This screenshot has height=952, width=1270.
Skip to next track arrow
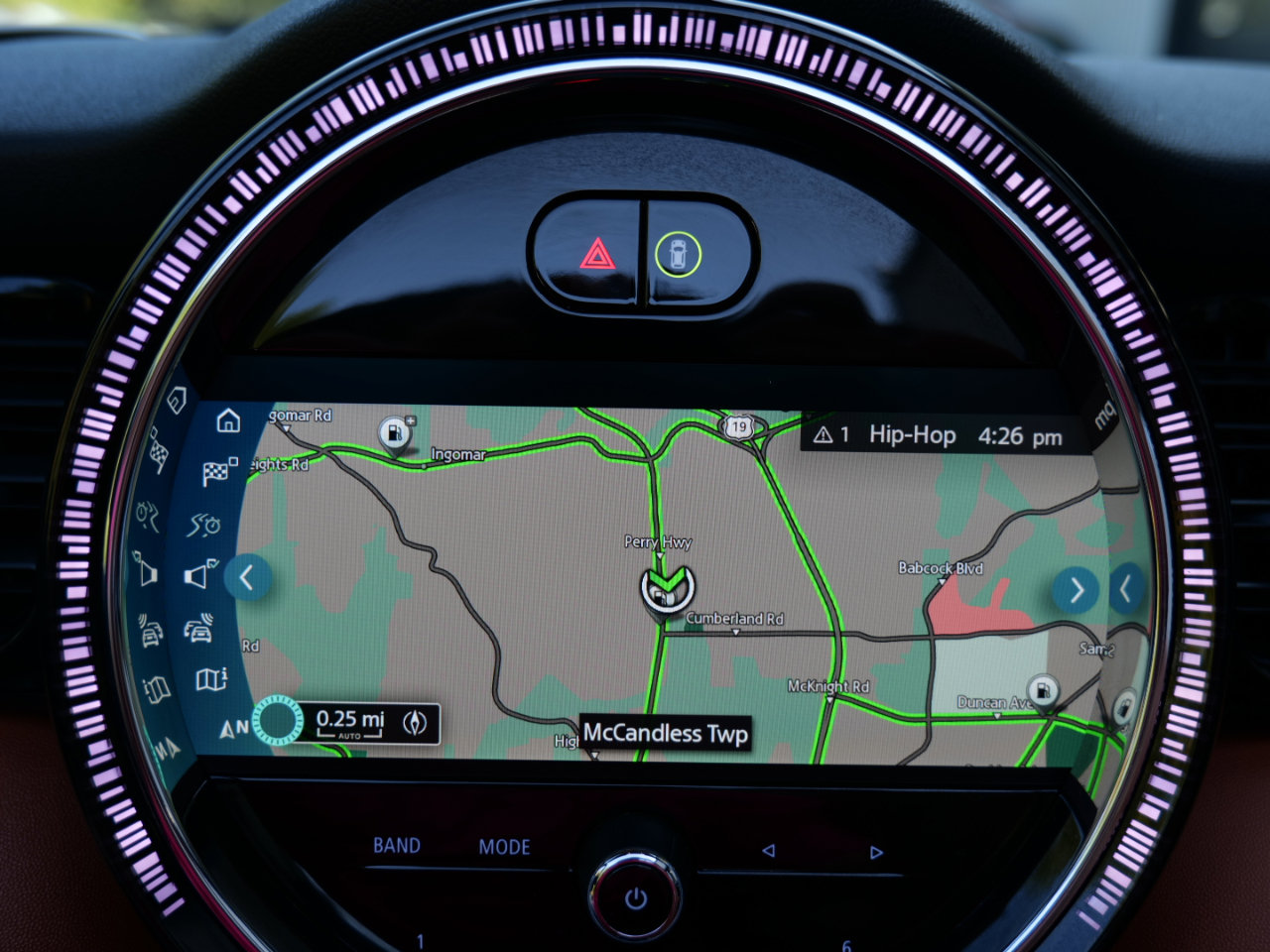875,852
